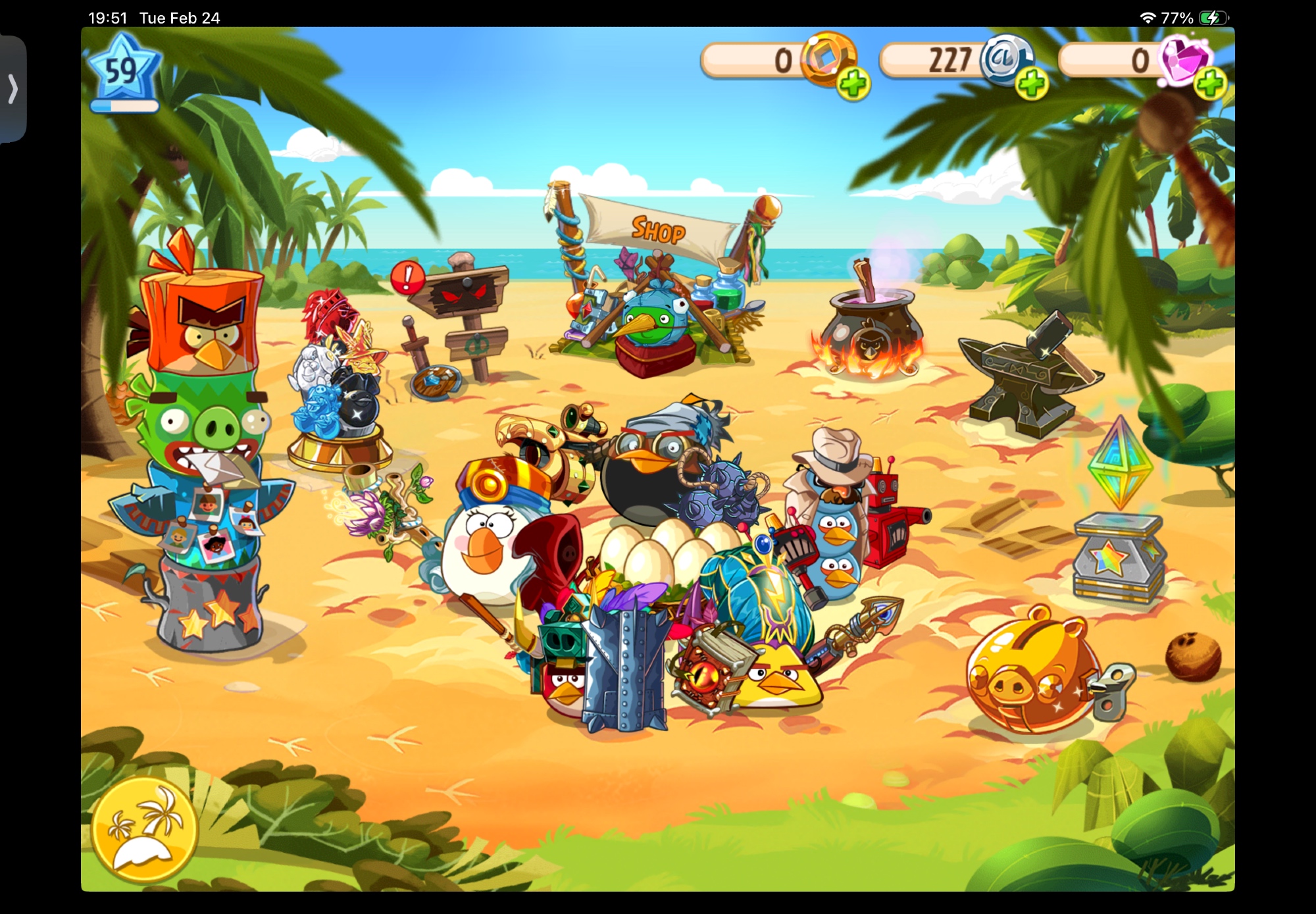1316x914 pixels.
Task: Open the anvil forge
Action: point(1026,375)
